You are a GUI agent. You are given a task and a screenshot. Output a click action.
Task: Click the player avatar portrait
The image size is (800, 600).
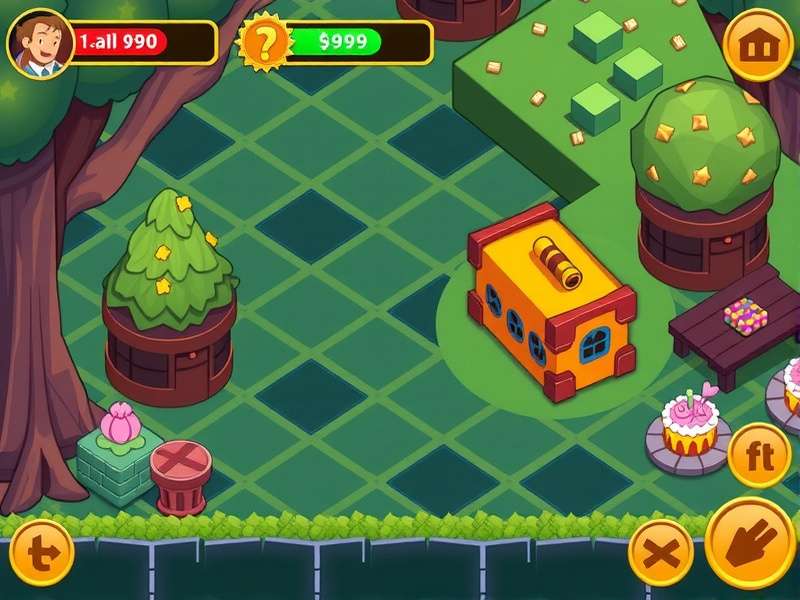point(38,43)
